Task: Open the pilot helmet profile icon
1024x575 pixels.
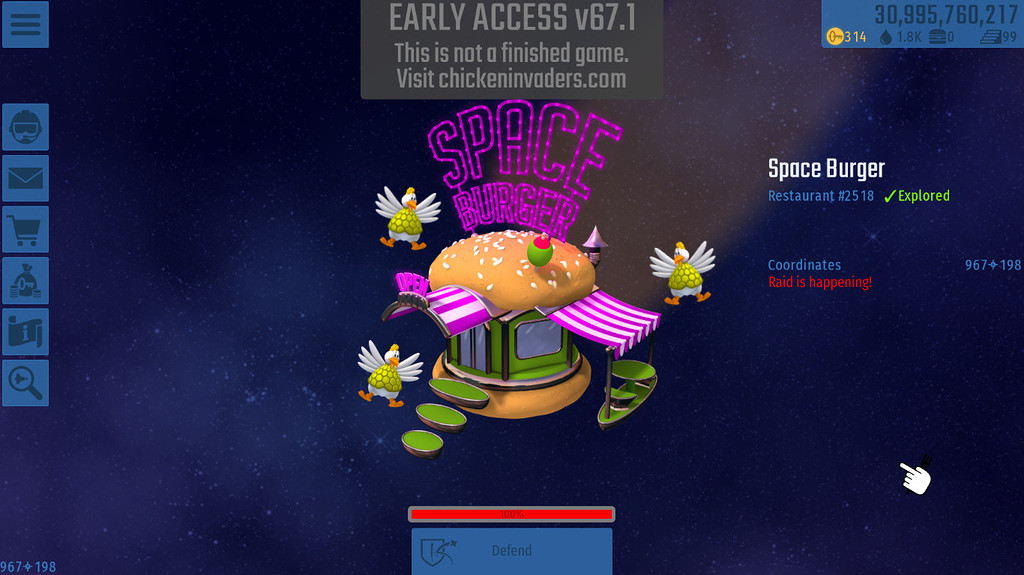Action: (x=25, y=127)
